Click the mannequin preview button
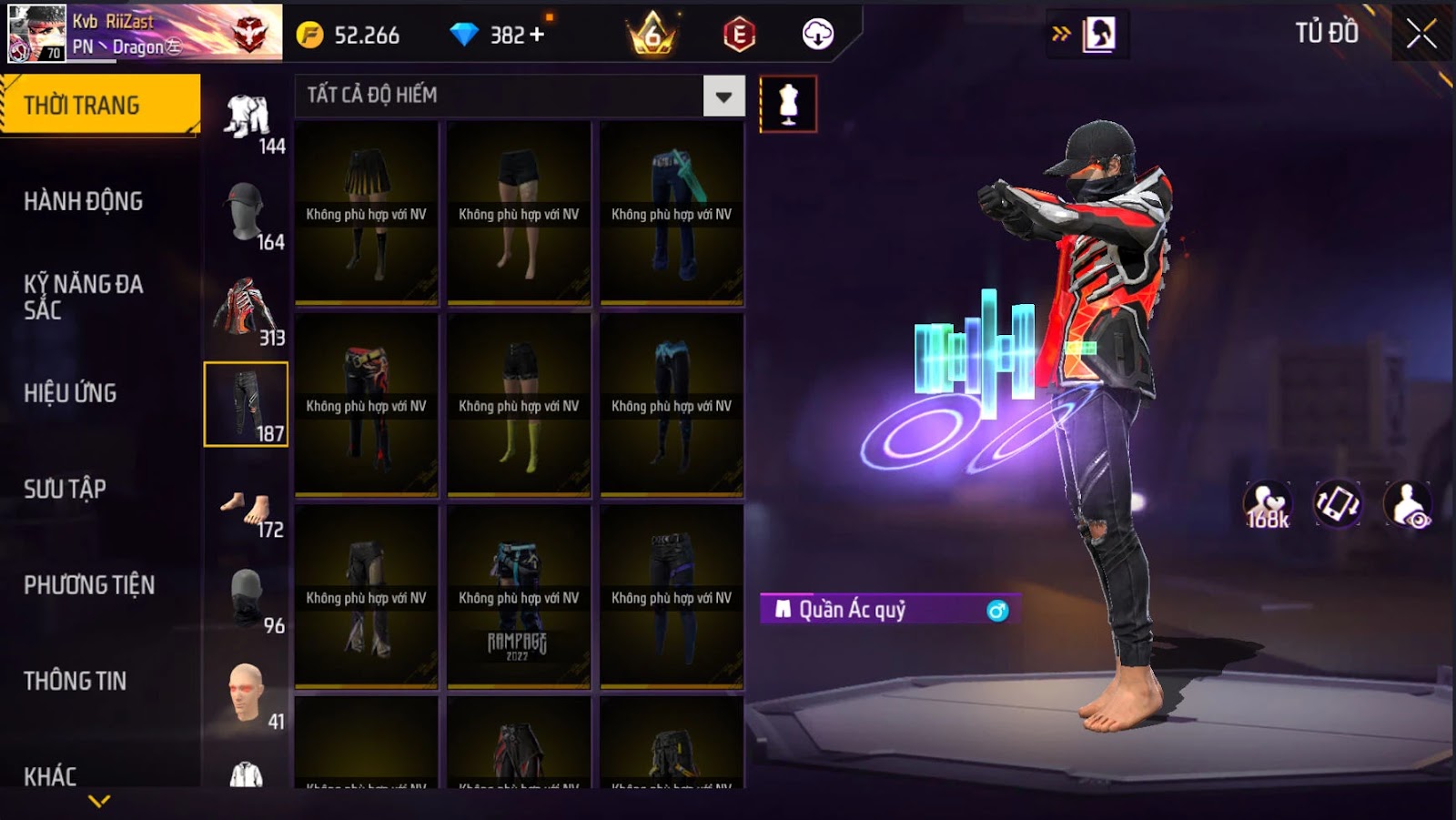Image resolution: width=1456 pixels, height=820 pixels. (x=788, y=104)
